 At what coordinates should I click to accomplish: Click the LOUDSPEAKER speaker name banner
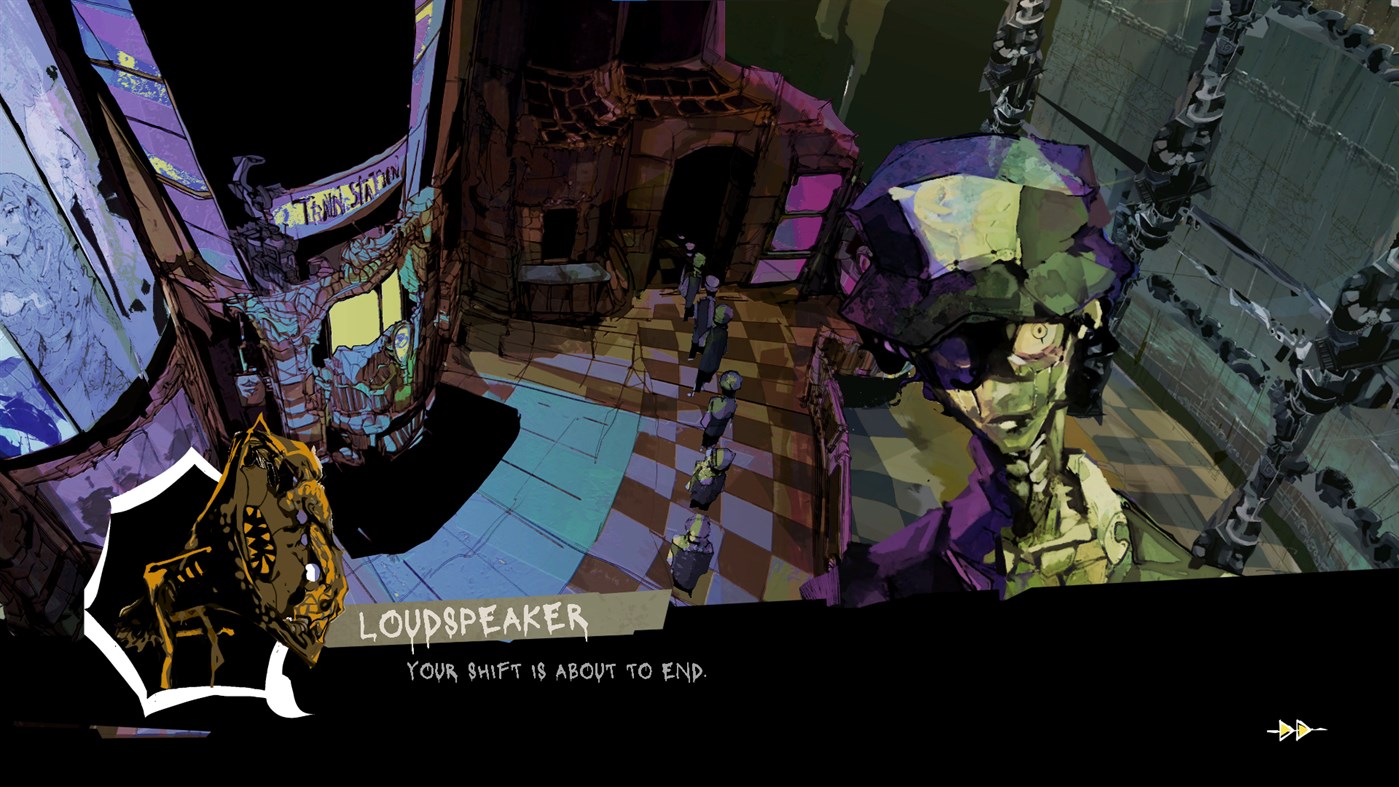(x=473, y=620)
